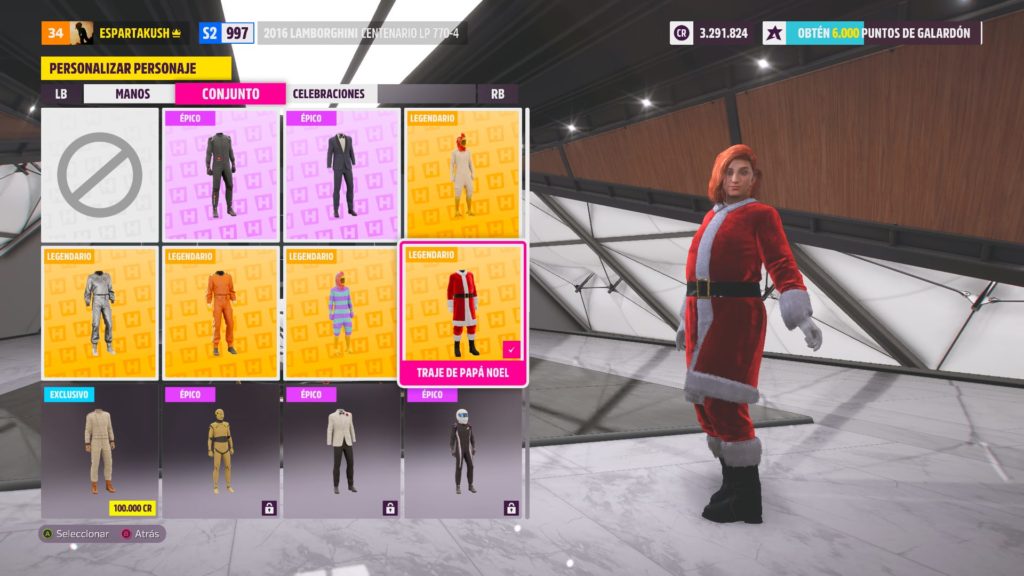Select the legendary orange jumpsuit
The image size is (1024, 576).
click(221, 312)
